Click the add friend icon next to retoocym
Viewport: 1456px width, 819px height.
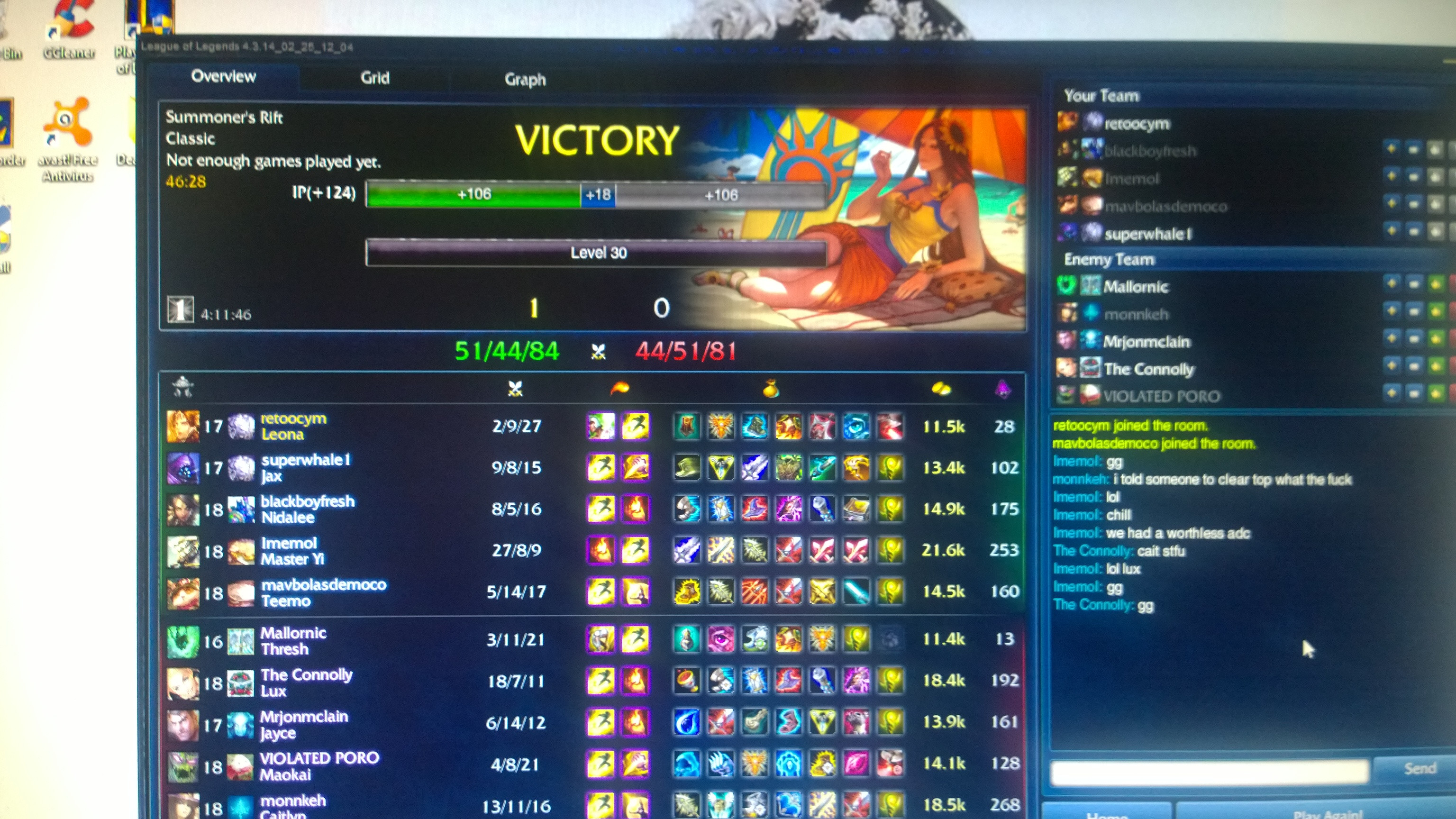pos(1392,123)
